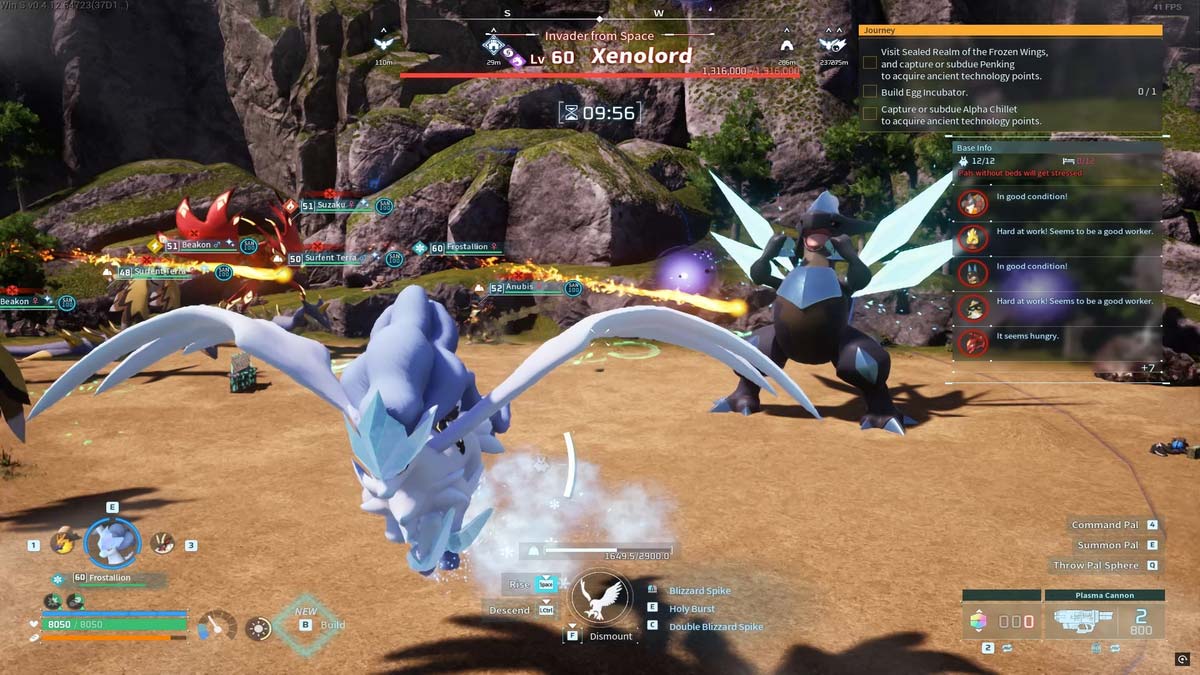Select the Plasma Cannon weapon slot

pos(1104,622)
